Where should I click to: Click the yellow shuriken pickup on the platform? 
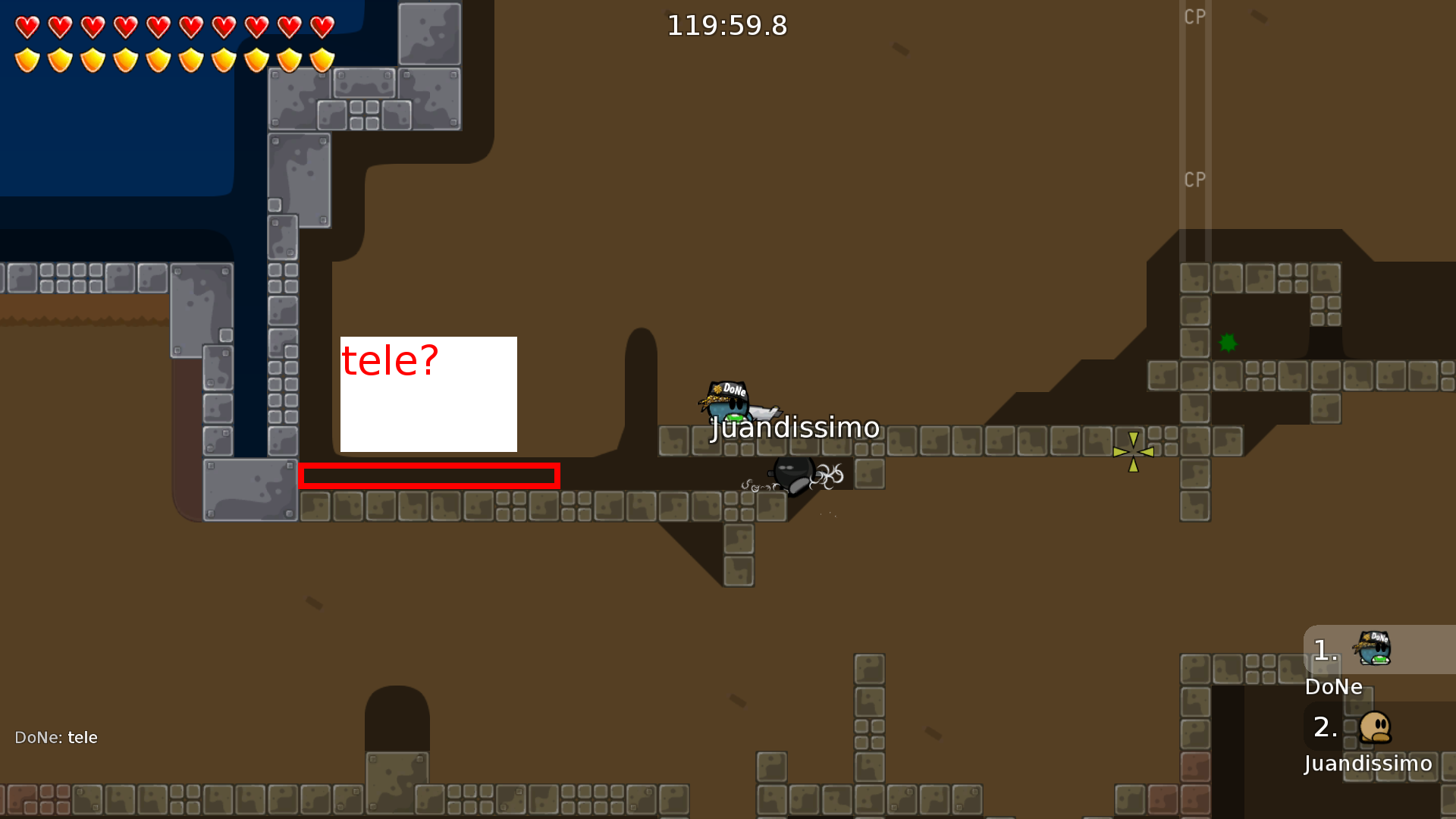(x=1132, y=451)
